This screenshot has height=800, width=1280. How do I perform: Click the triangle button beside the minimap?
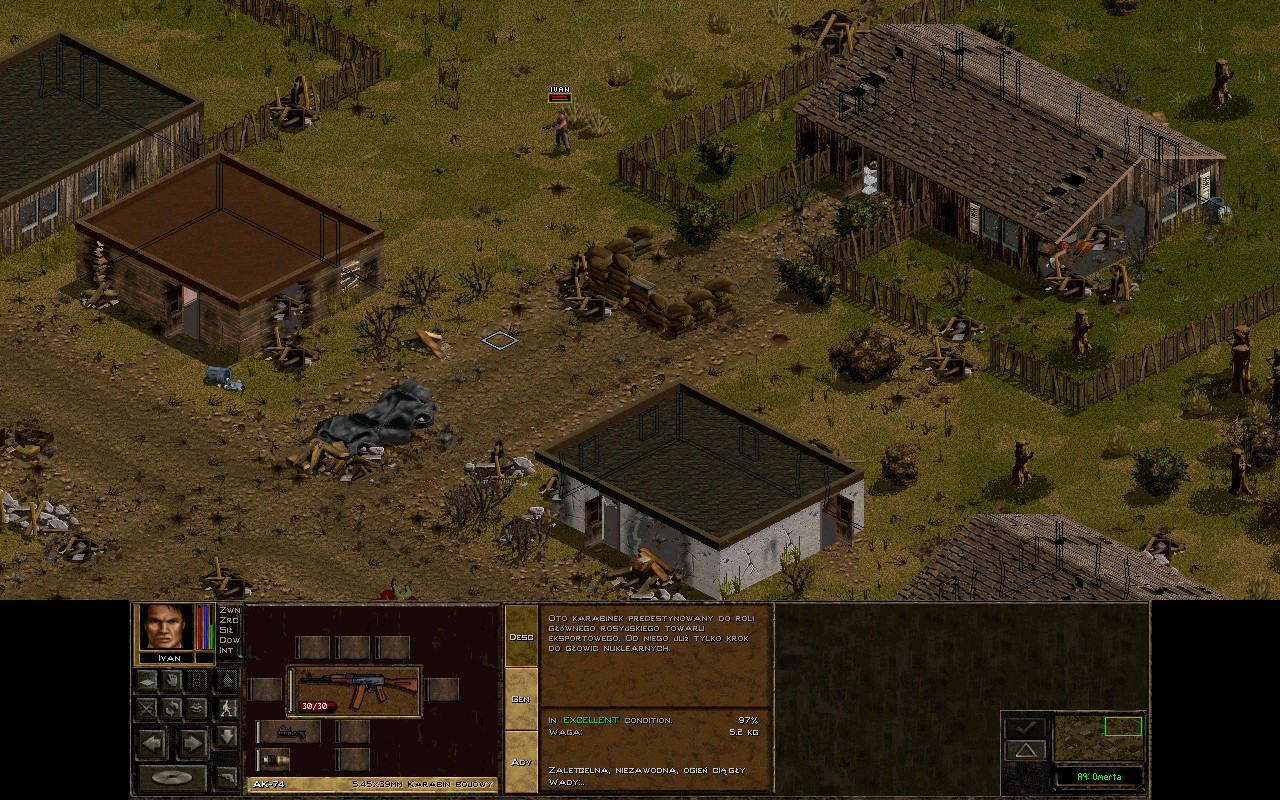pos(1026,750)
